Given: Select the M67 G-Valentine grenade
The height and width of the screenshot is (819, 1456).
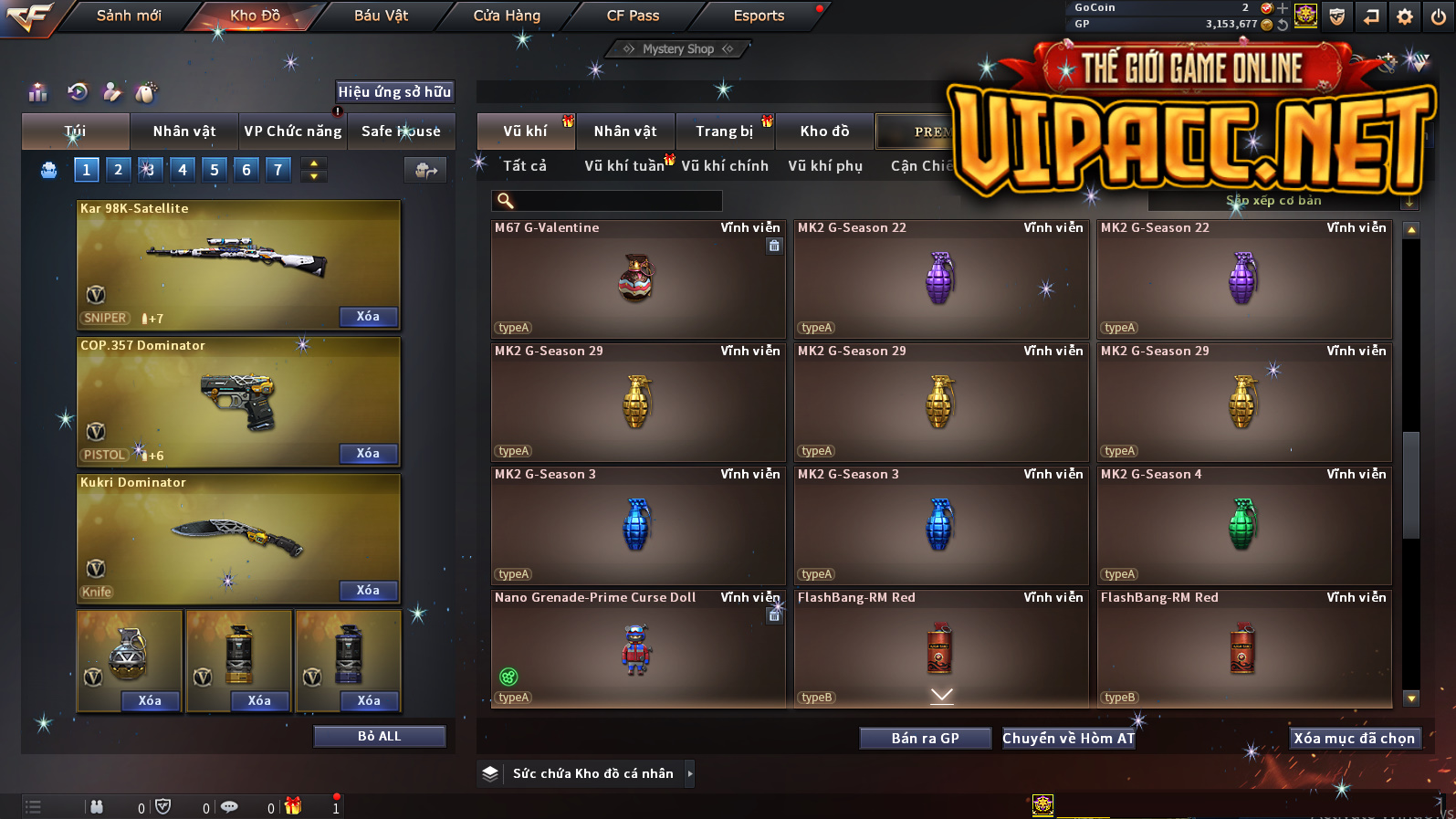Looking at the screenshot, I should click(x=637, y=279).
